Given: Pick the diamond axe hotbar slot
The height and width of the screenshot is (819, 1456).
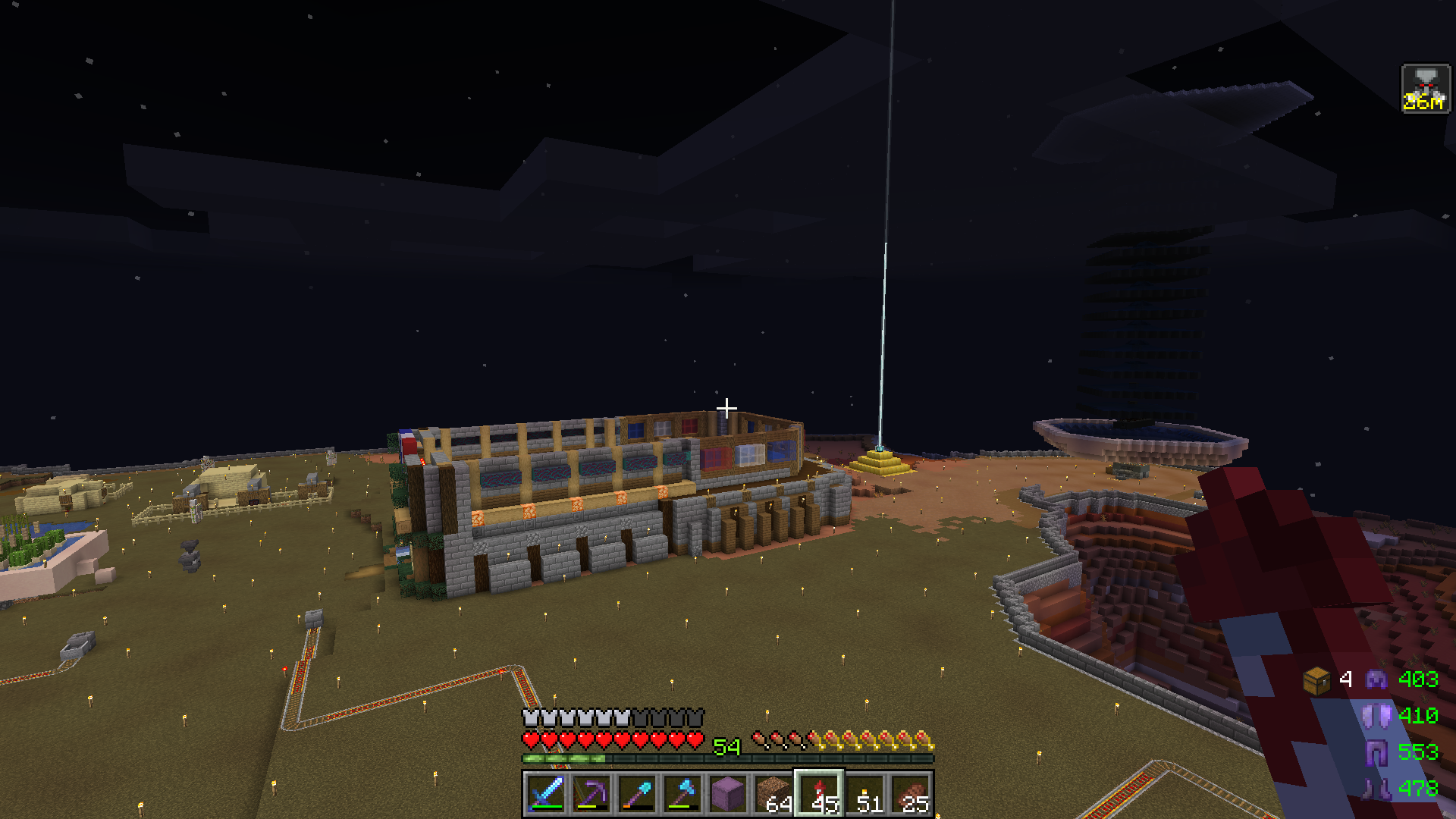Looking at the screenshot, I should click(682, 794).
